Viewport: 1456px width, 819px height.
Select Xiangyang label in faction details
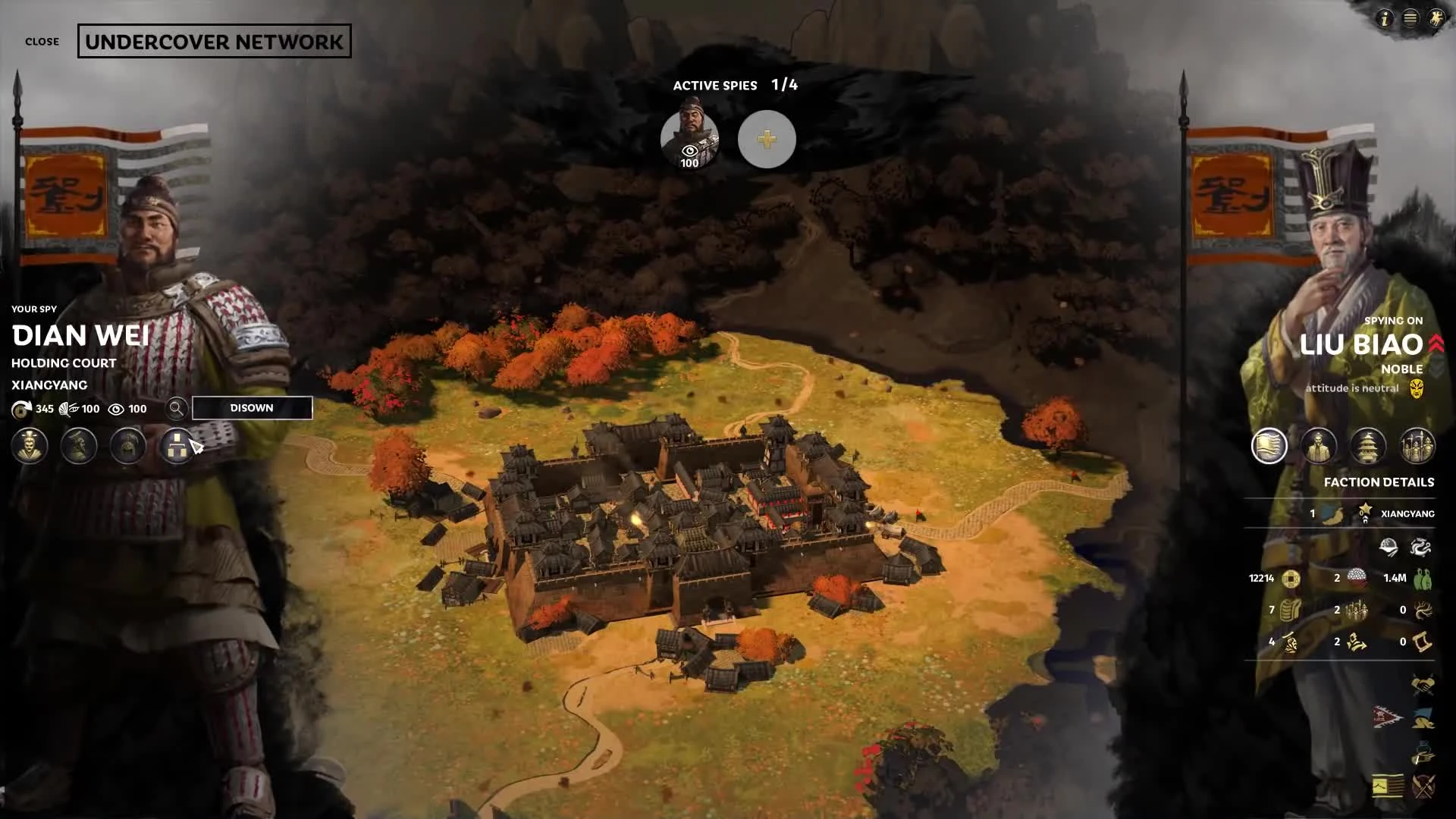click(x=1407, y=513)
